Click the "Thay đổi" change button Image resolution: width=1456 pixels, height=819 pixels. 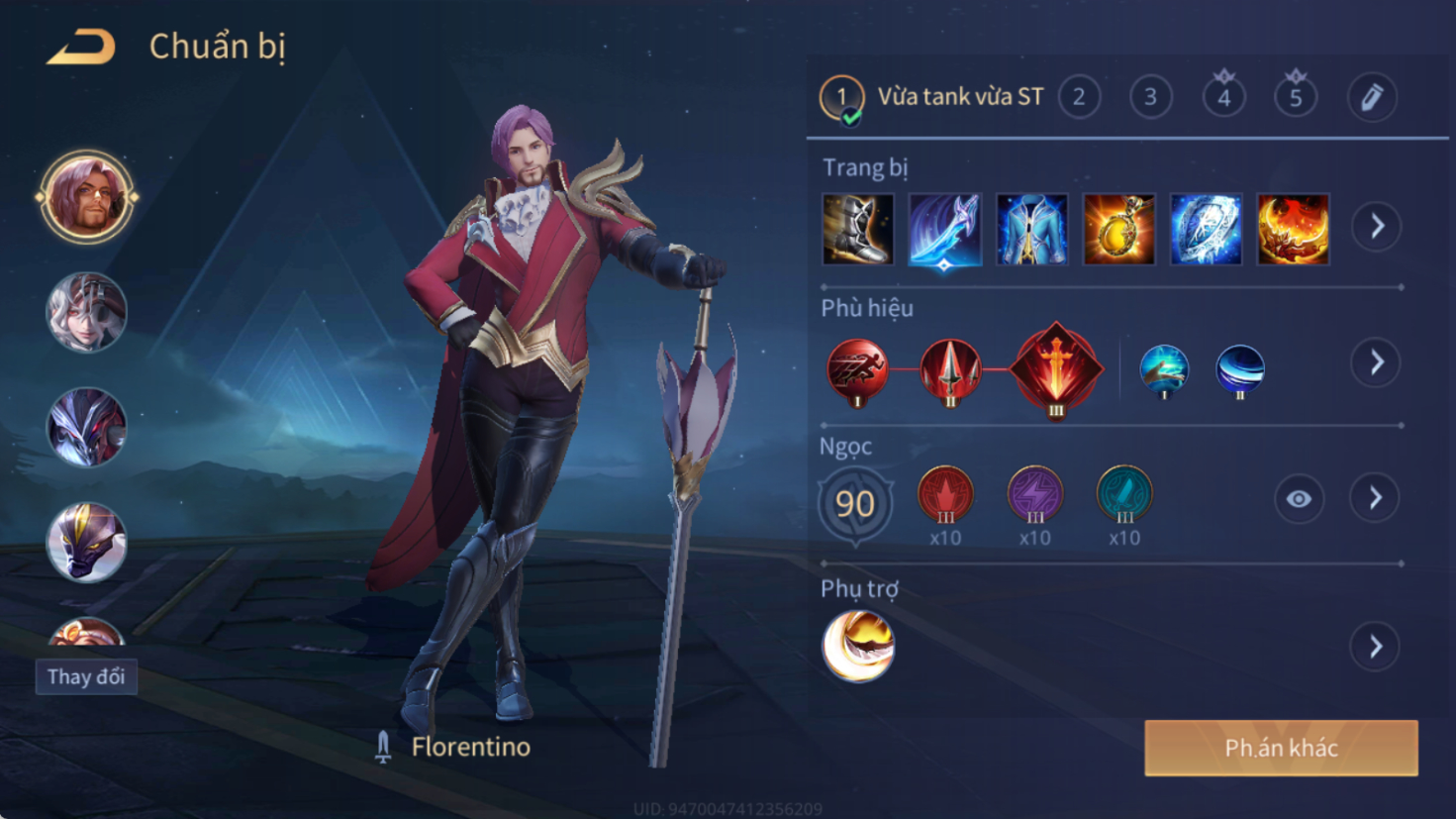86,677
